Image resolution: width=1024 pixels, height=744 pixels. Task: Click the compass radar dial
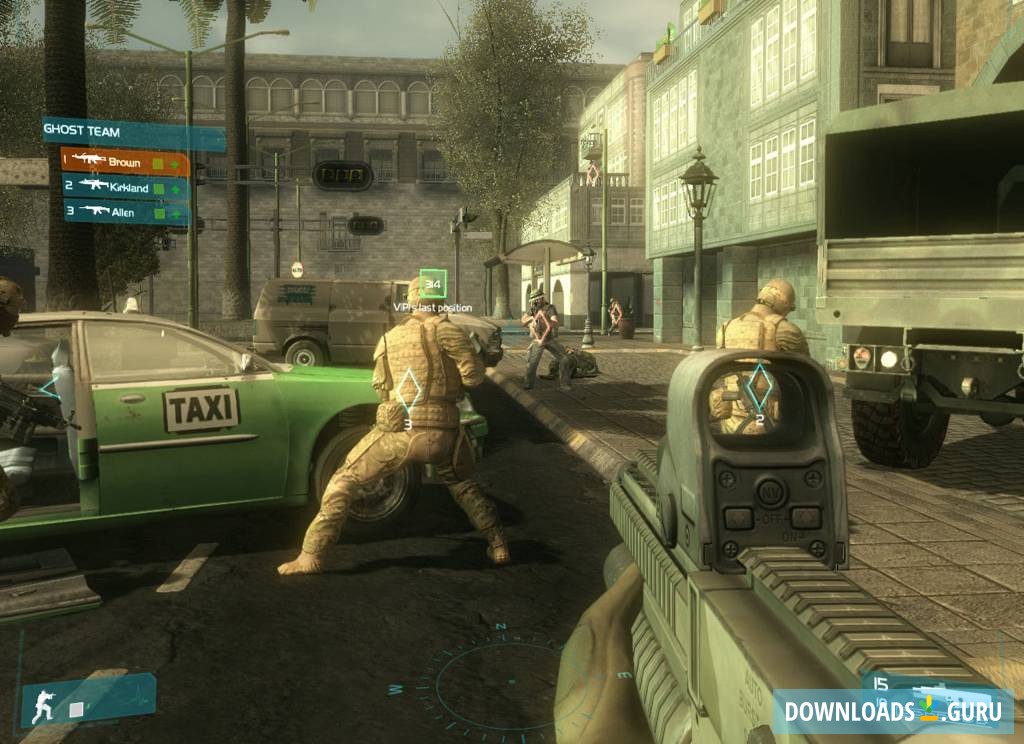(500, 685)
